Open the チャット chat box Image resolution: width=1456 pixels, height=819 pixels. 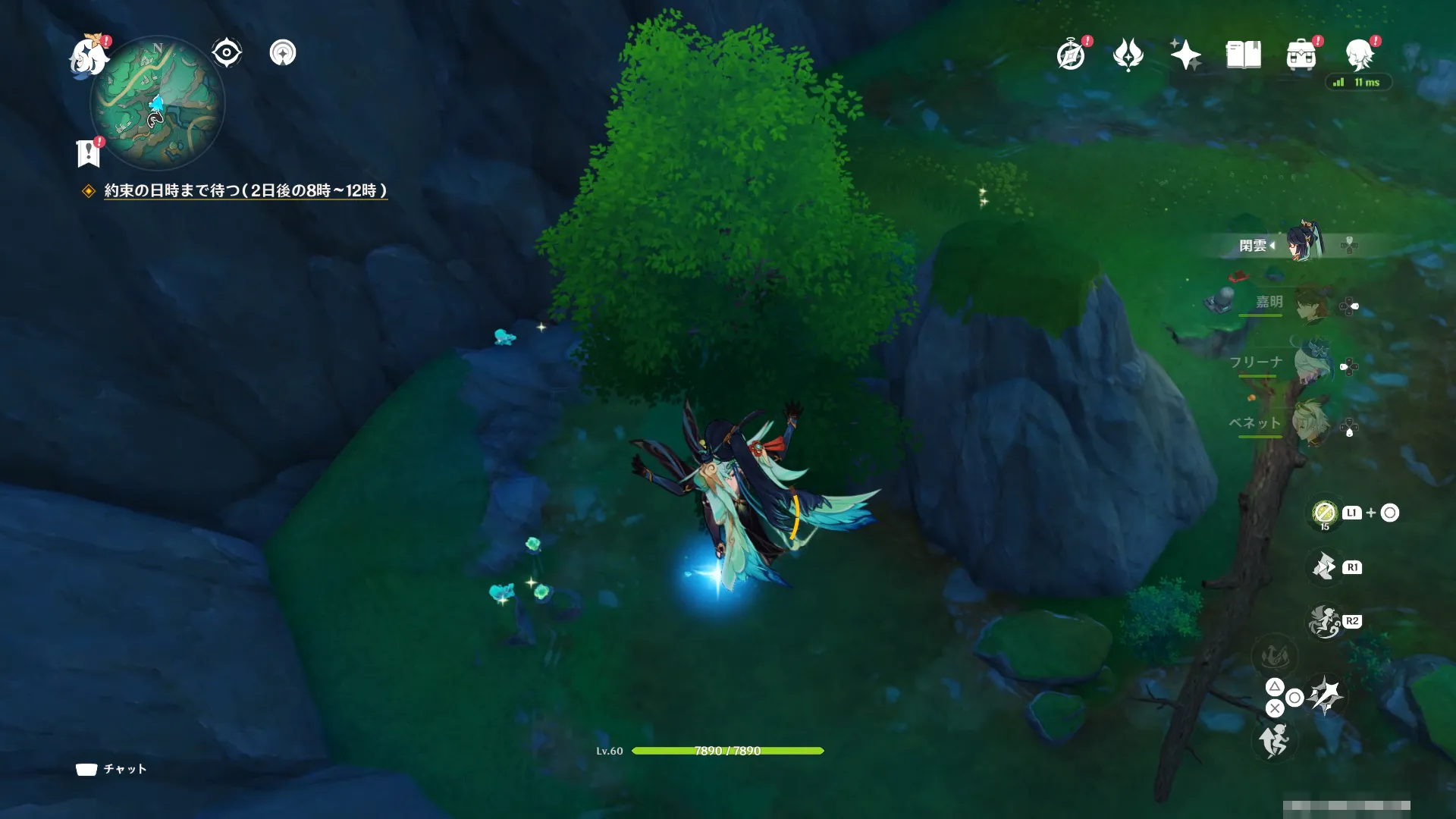pos(111,769)
